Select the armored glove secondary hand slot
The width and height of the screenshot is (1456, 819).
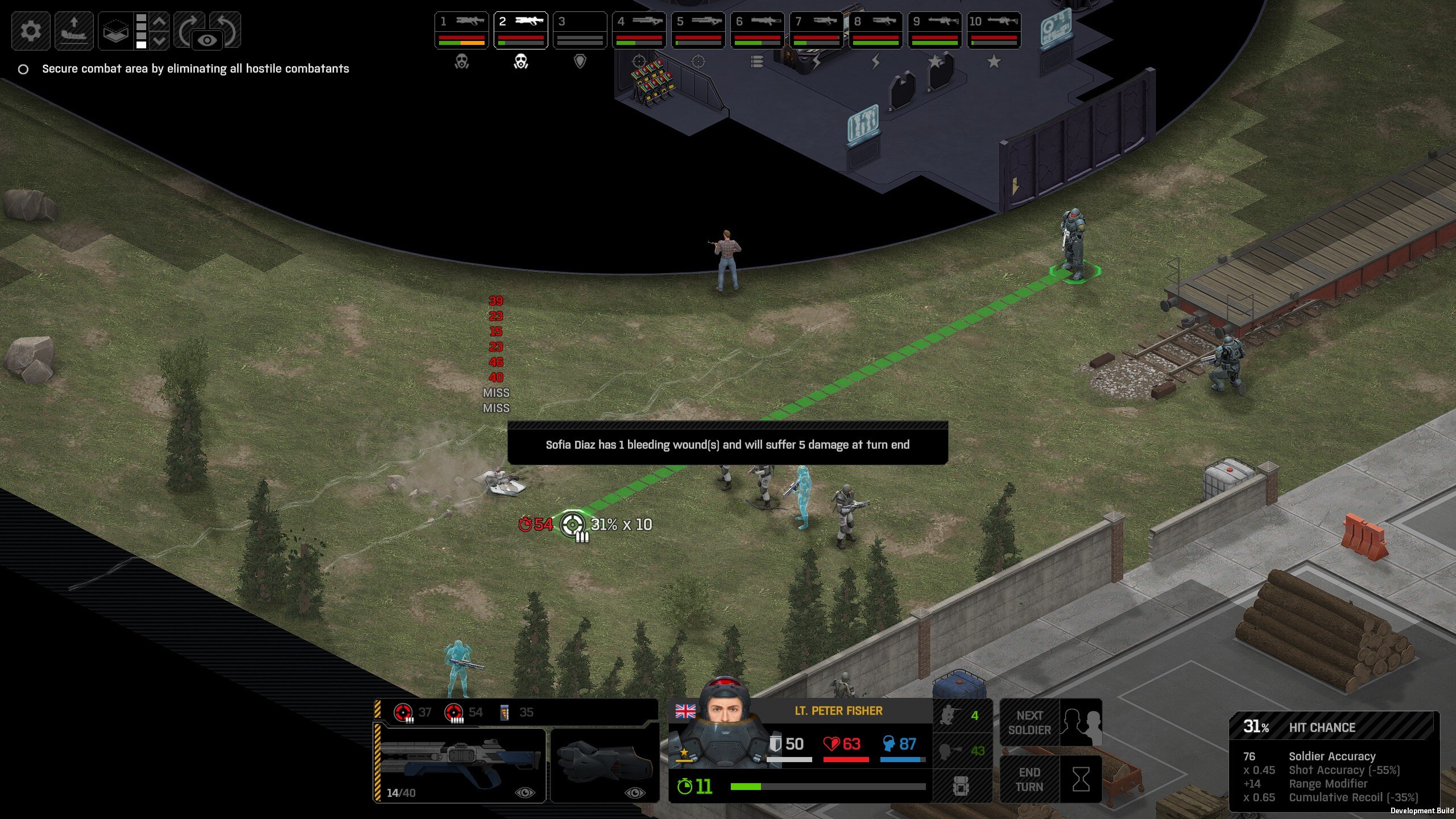click(x=605, y=764)
